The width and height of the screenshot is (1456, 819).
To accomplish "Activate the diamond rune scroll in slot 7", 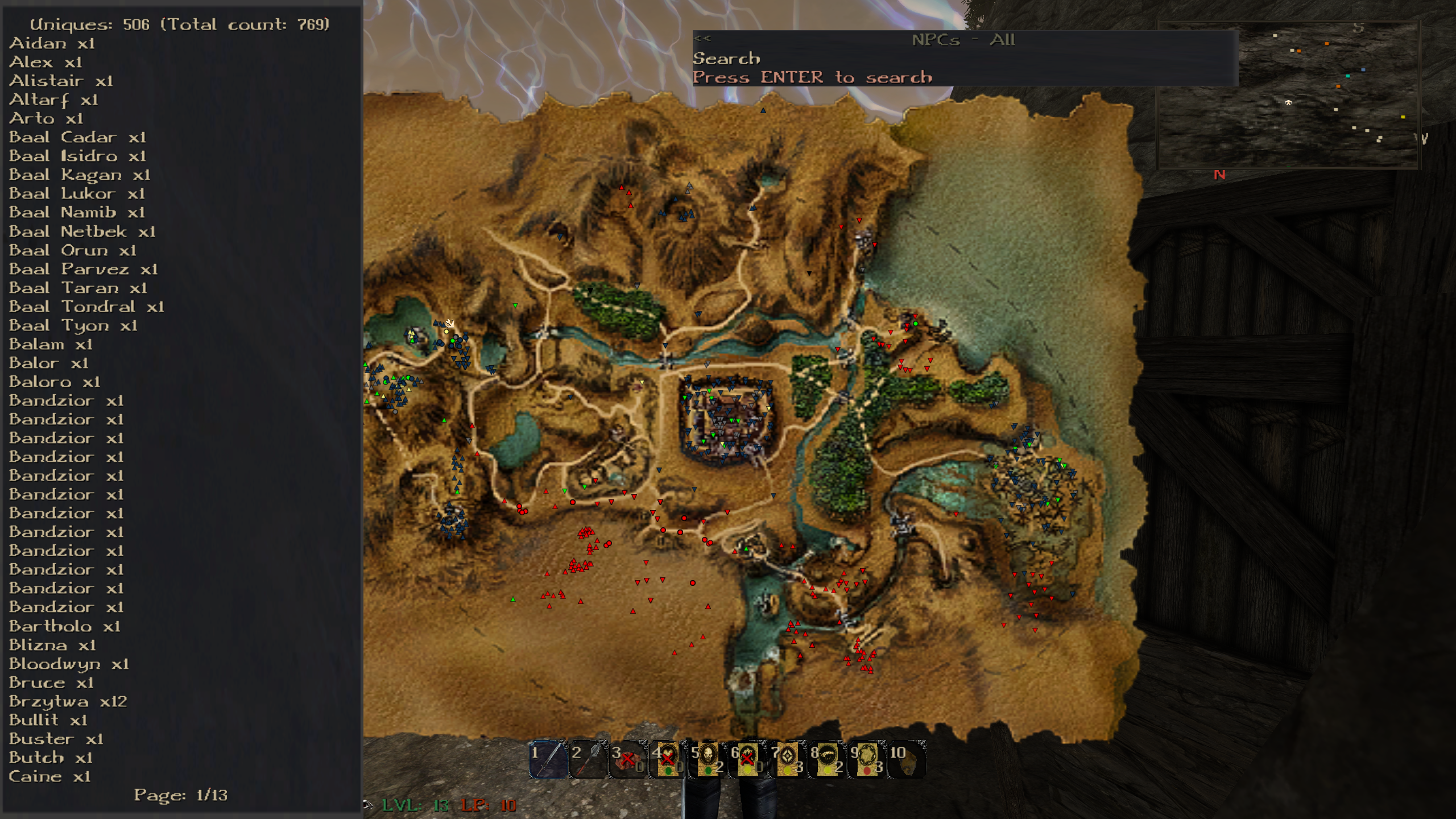I will (x=787, y=759).
